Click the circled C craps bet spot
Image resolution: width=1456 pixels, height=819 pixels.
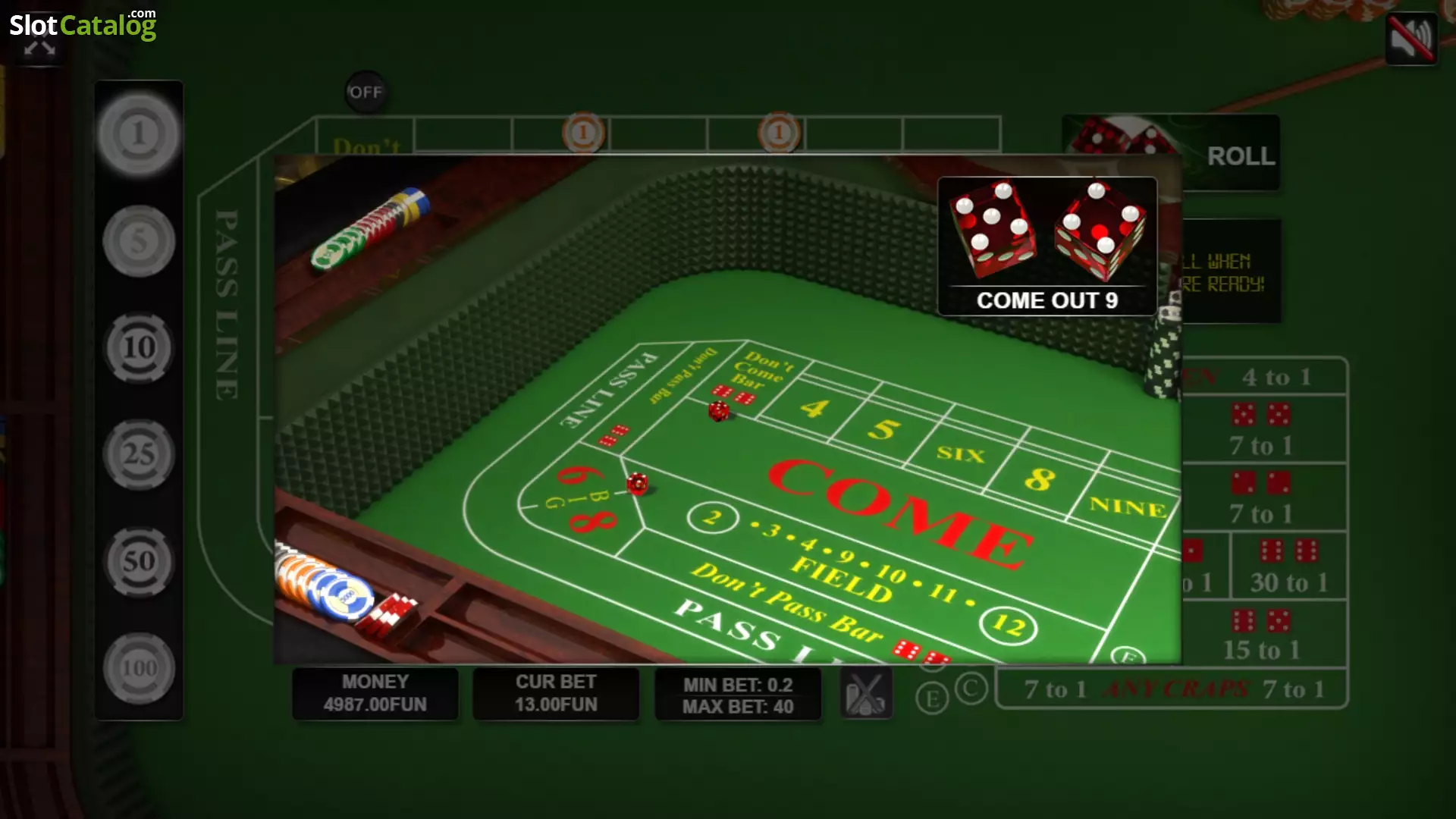pos(971,689)
